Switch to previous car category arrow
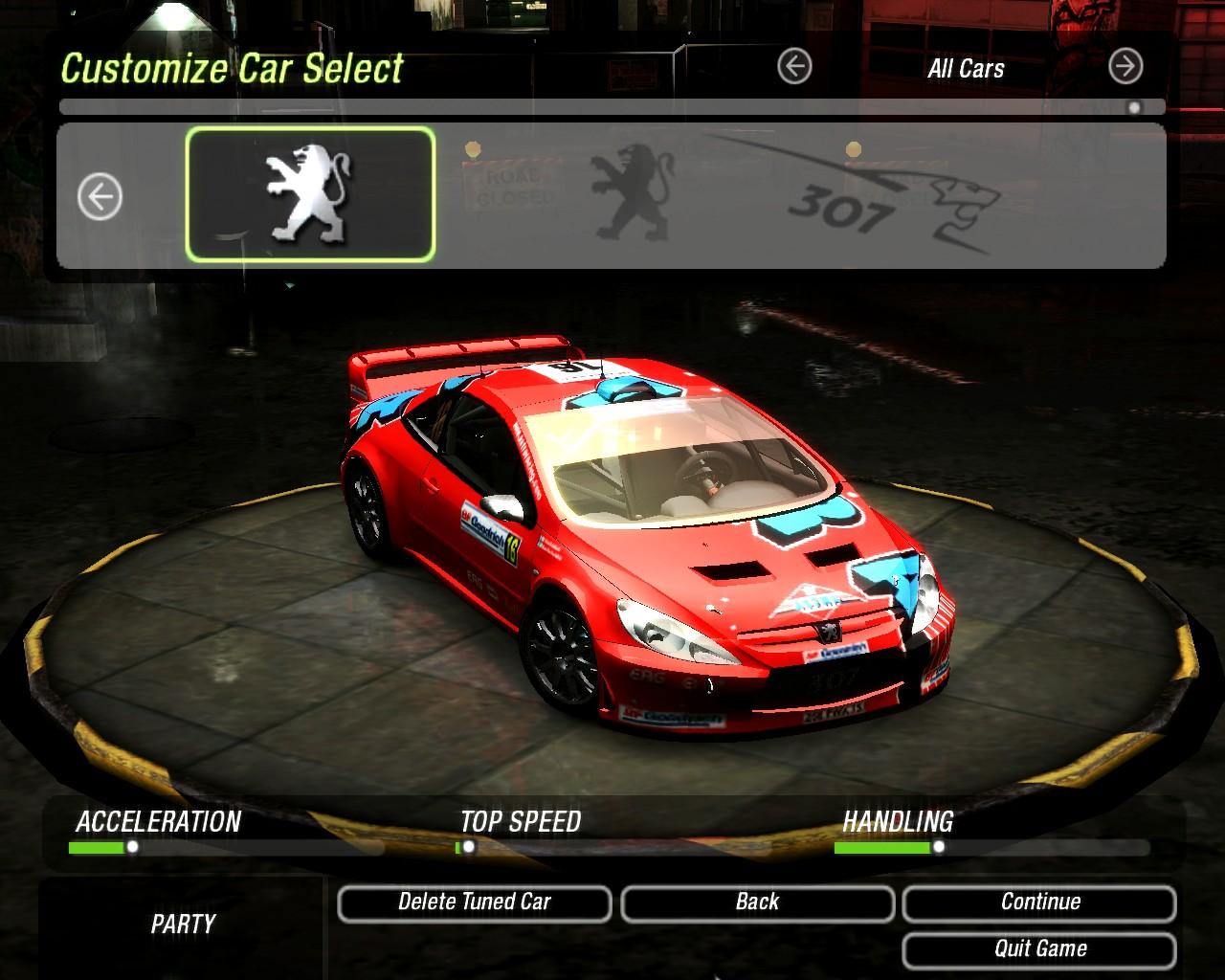The height and width of the screenshot is (980, 1225). pos(794,67)
